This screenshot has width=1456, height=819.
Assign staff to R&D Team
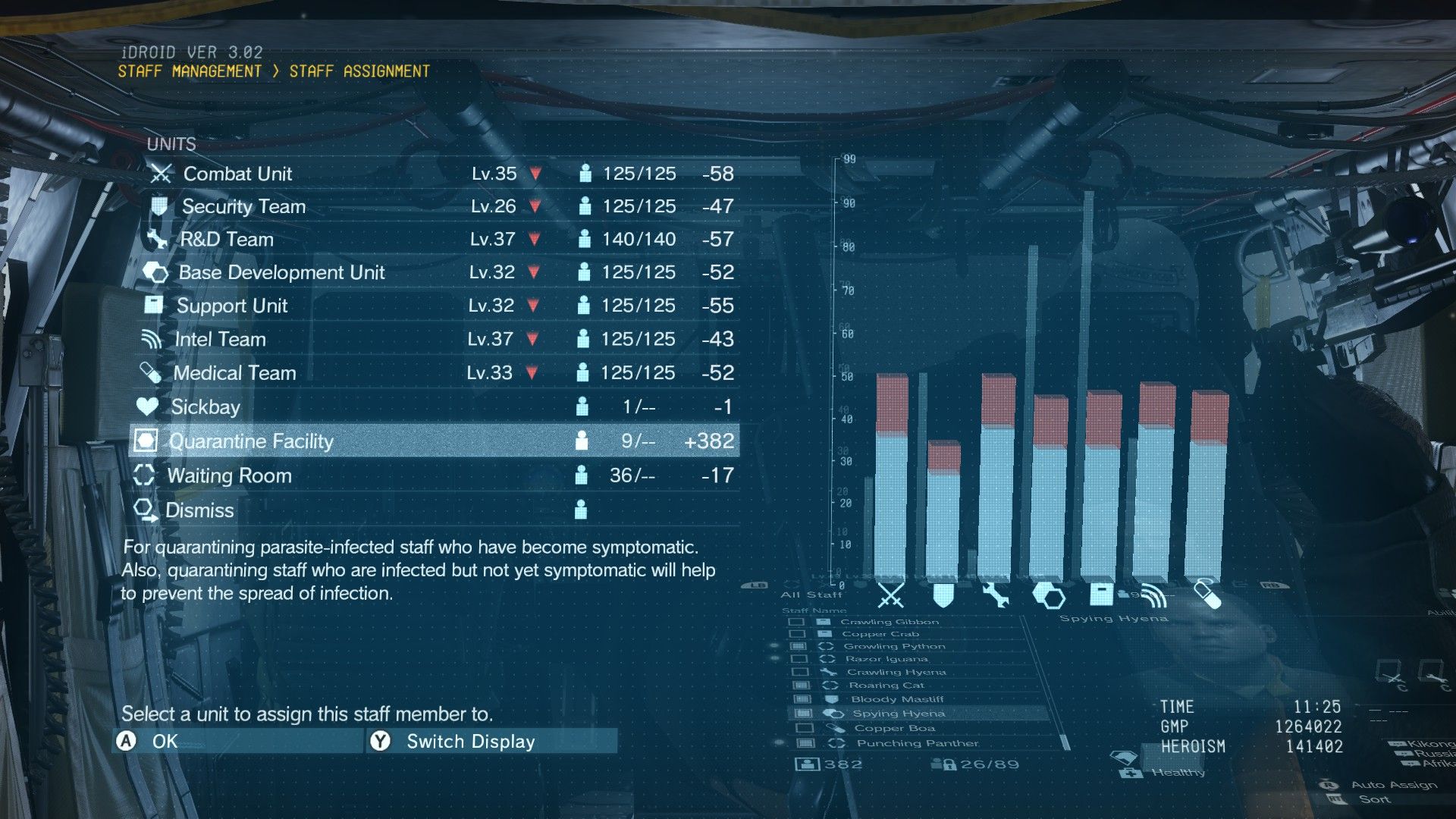227,240
